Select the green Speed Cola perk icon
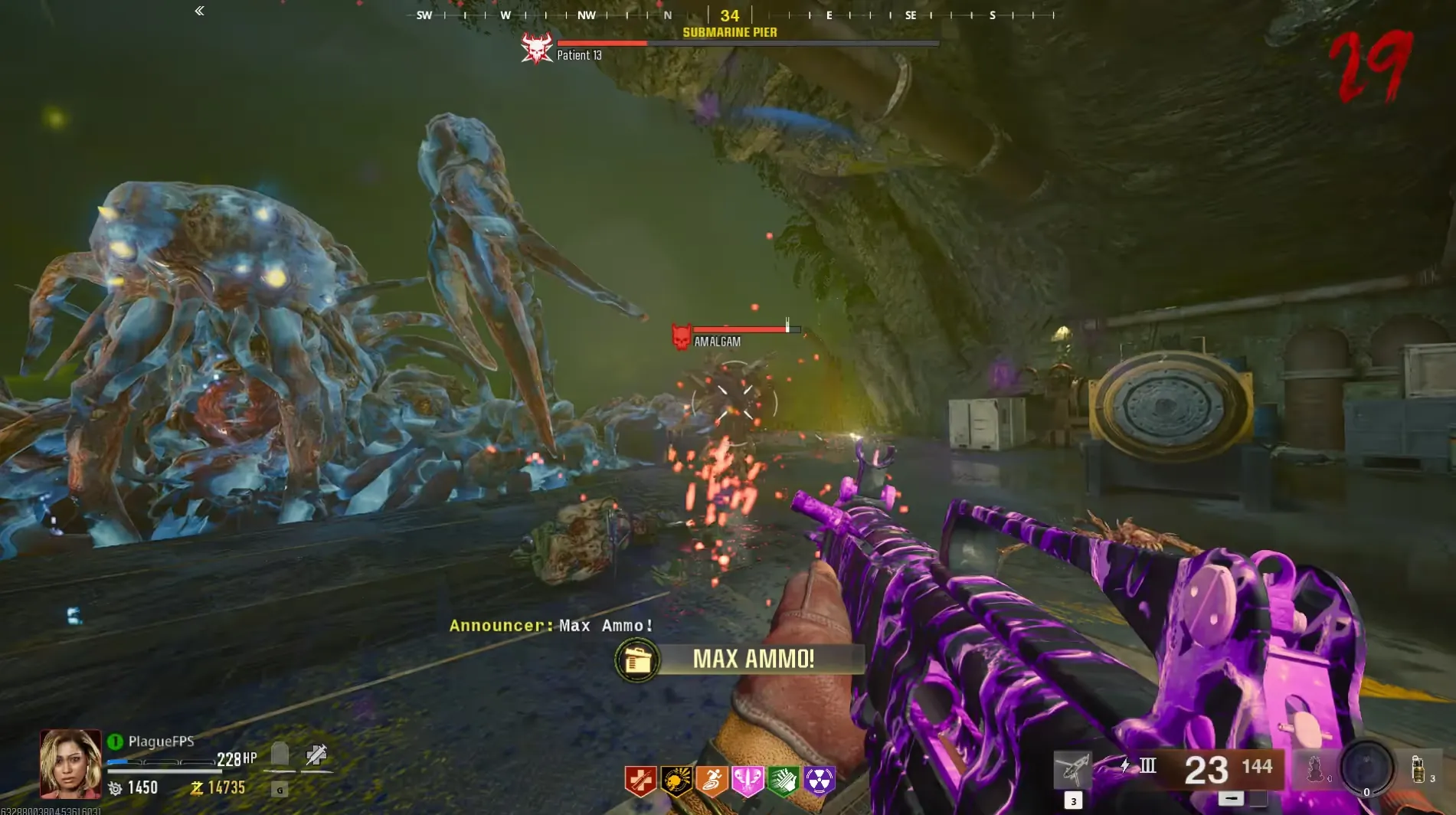 point(783,781)
